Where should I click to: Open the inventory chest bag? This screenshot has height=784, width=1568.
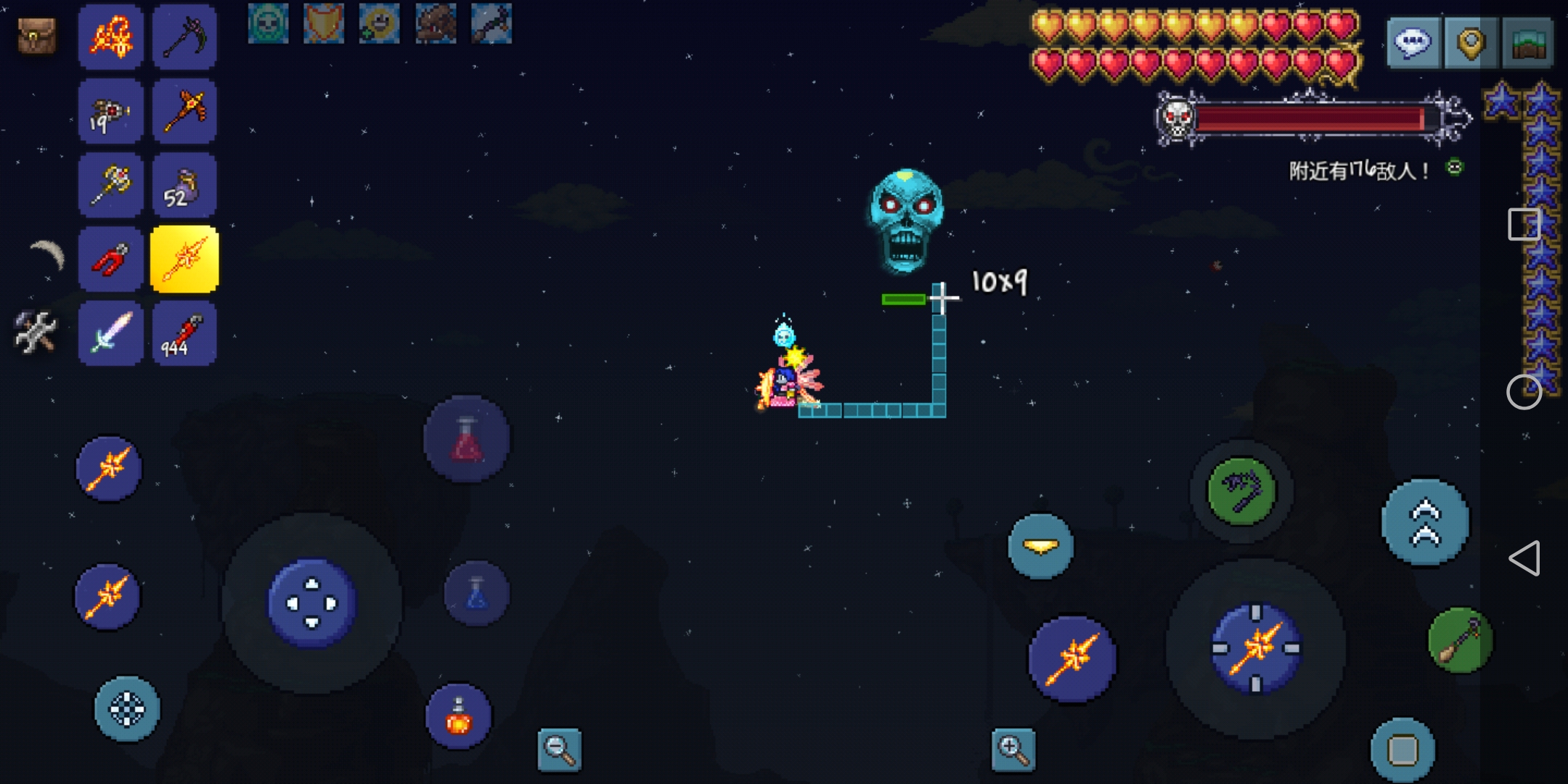pos(36,35)
